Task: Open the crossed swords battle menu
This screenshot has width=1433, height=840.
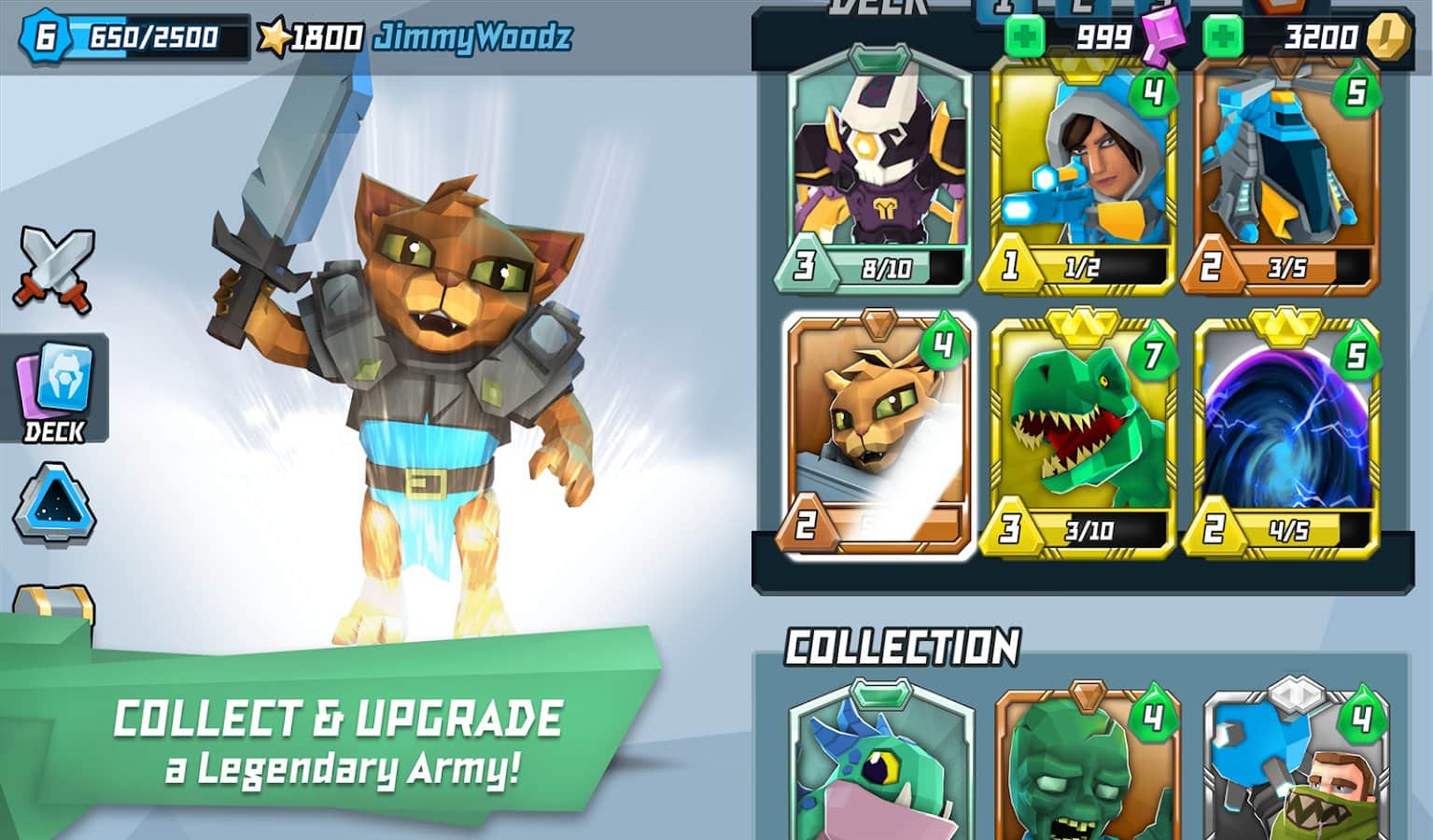Action: click(54, 269)
